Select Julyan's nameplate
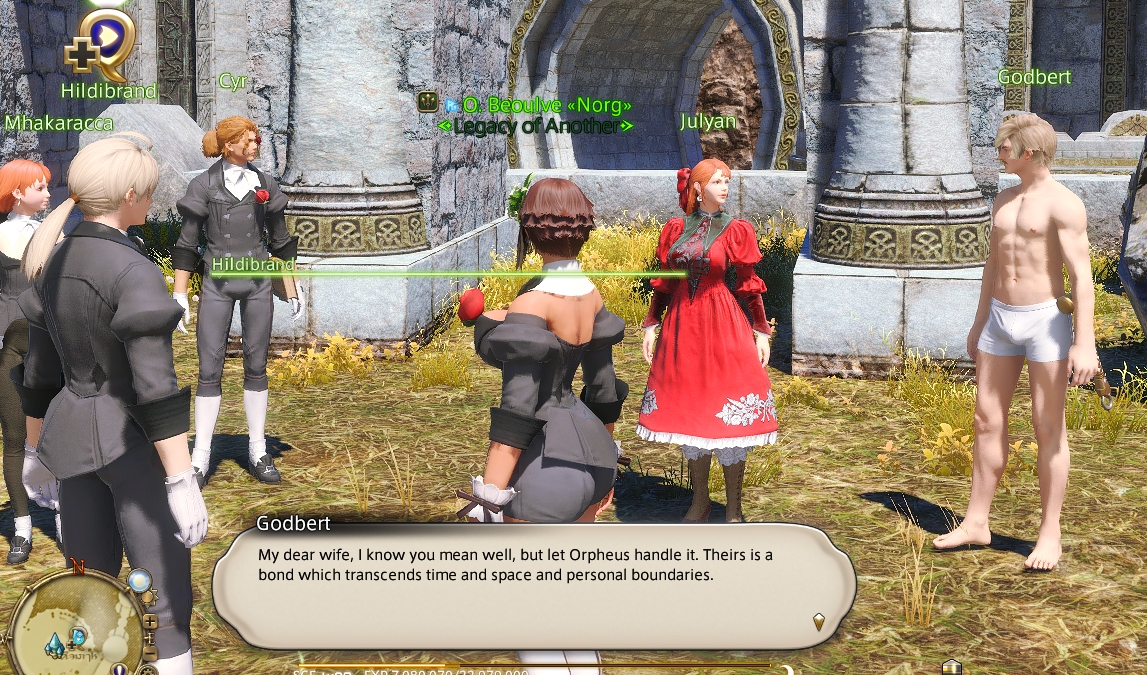1147x675 pixels. (x=708, y=122)
